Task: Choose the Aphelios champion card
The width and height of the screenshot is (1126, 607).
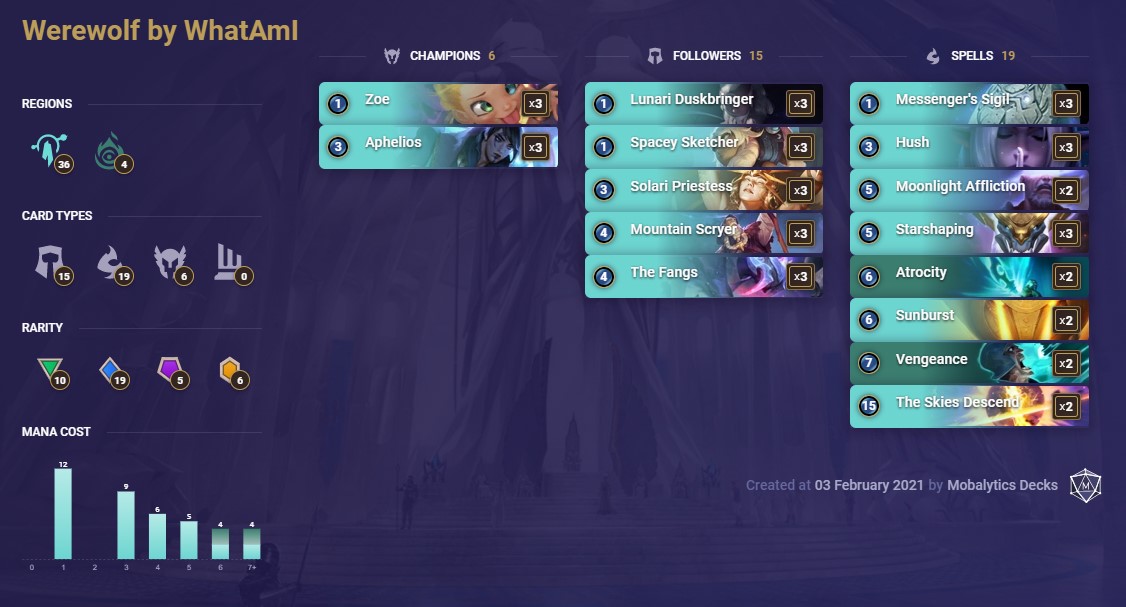Action: (x=438, y=146)
